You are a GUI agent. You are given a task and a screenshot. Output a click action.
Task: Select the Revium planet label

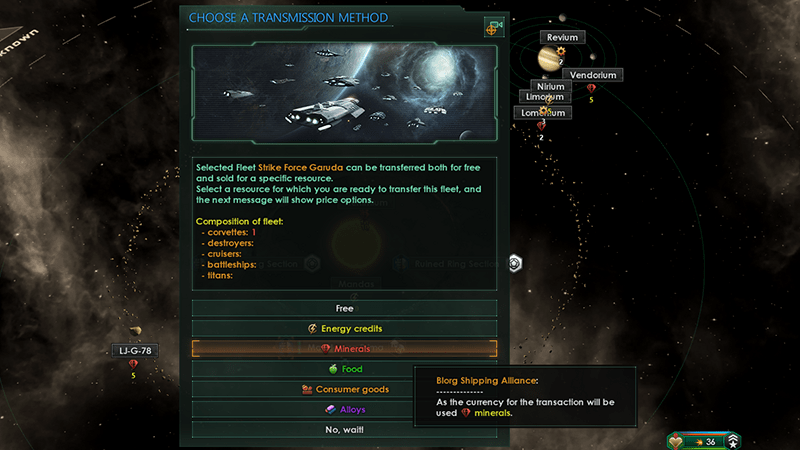click(563, 38)
